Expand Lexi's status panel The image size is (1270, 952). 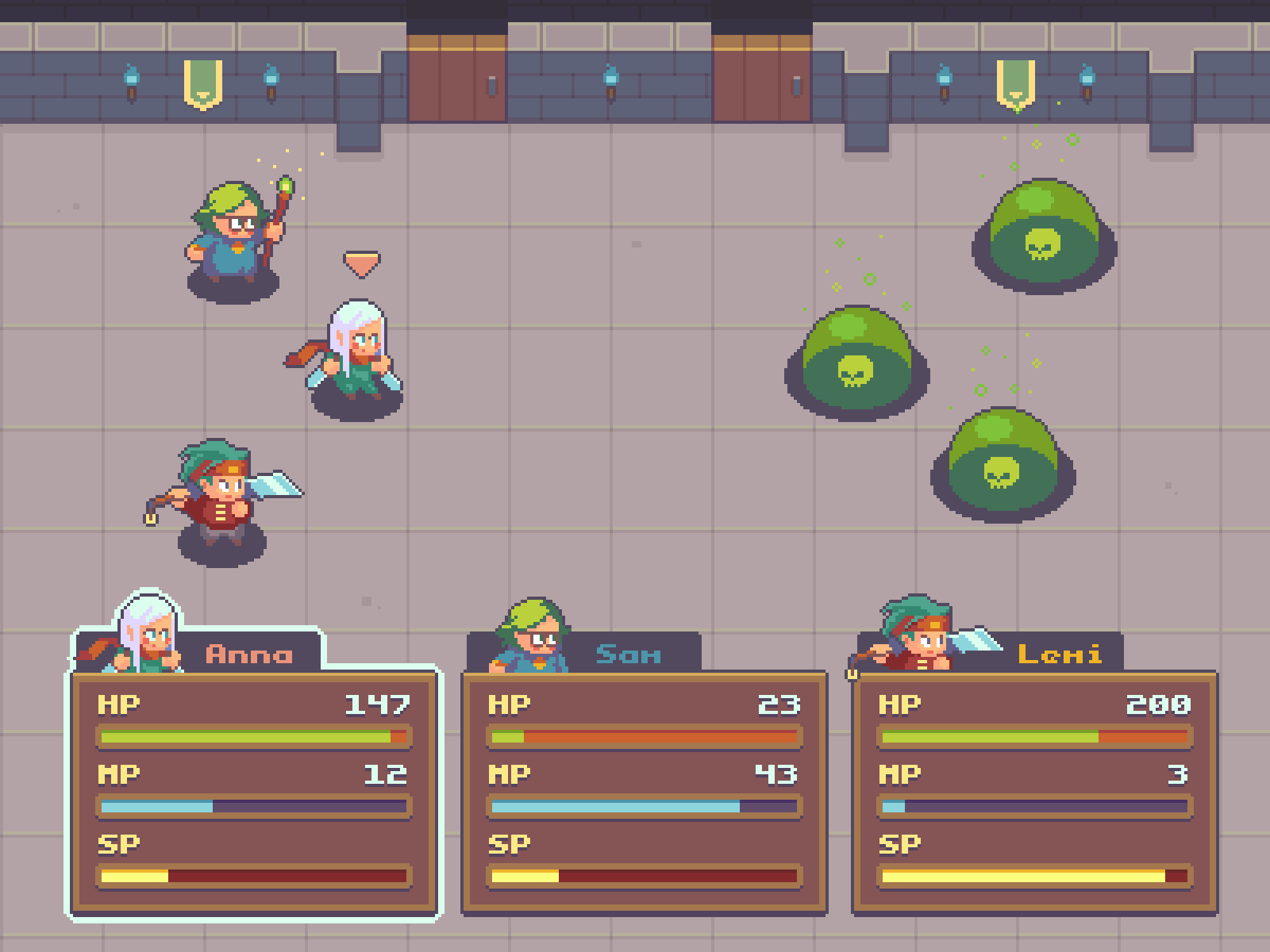(x=1032, y=793)
